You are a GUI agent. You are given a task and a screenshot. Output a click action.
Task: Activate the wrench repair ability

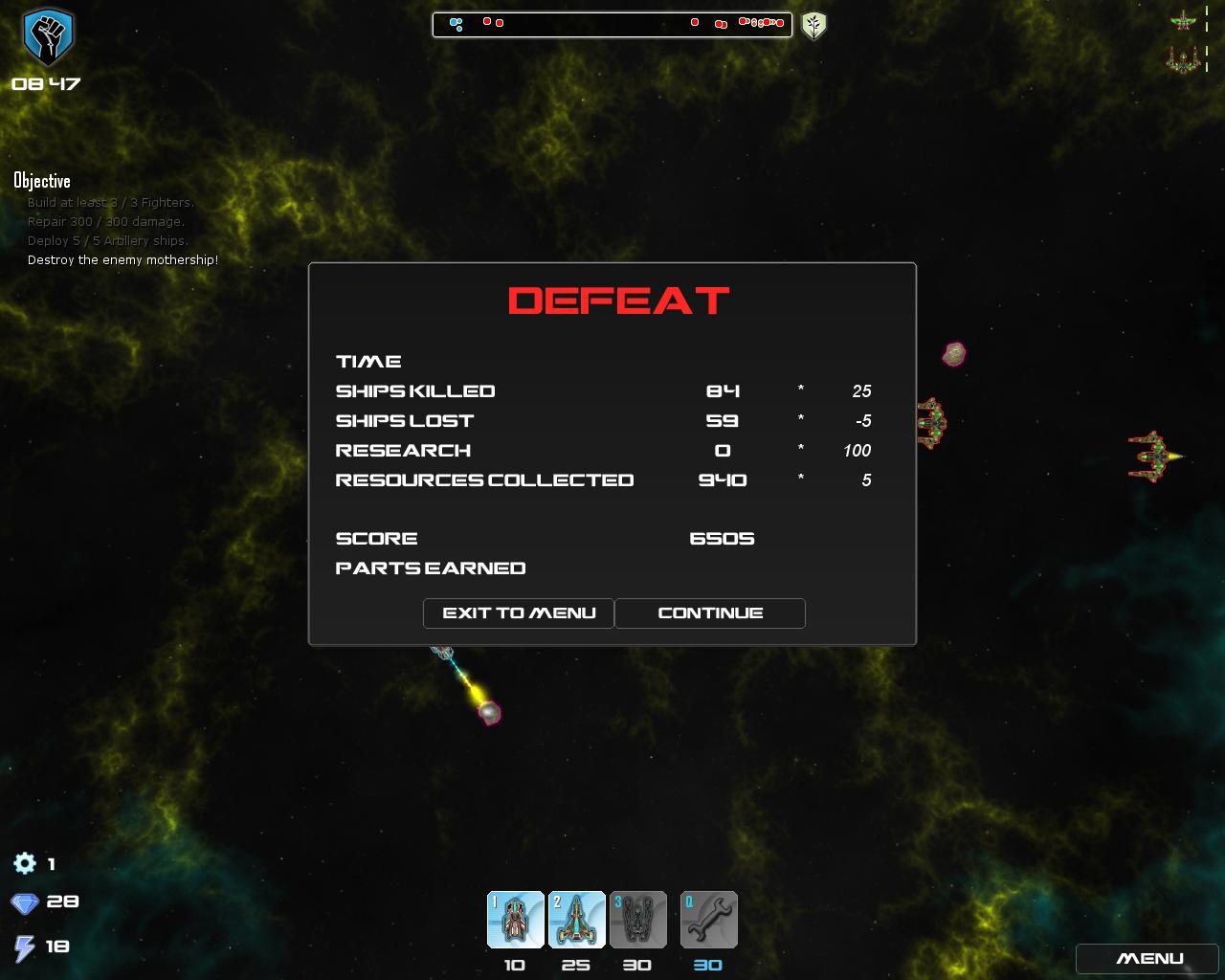(x=709, y=920)
